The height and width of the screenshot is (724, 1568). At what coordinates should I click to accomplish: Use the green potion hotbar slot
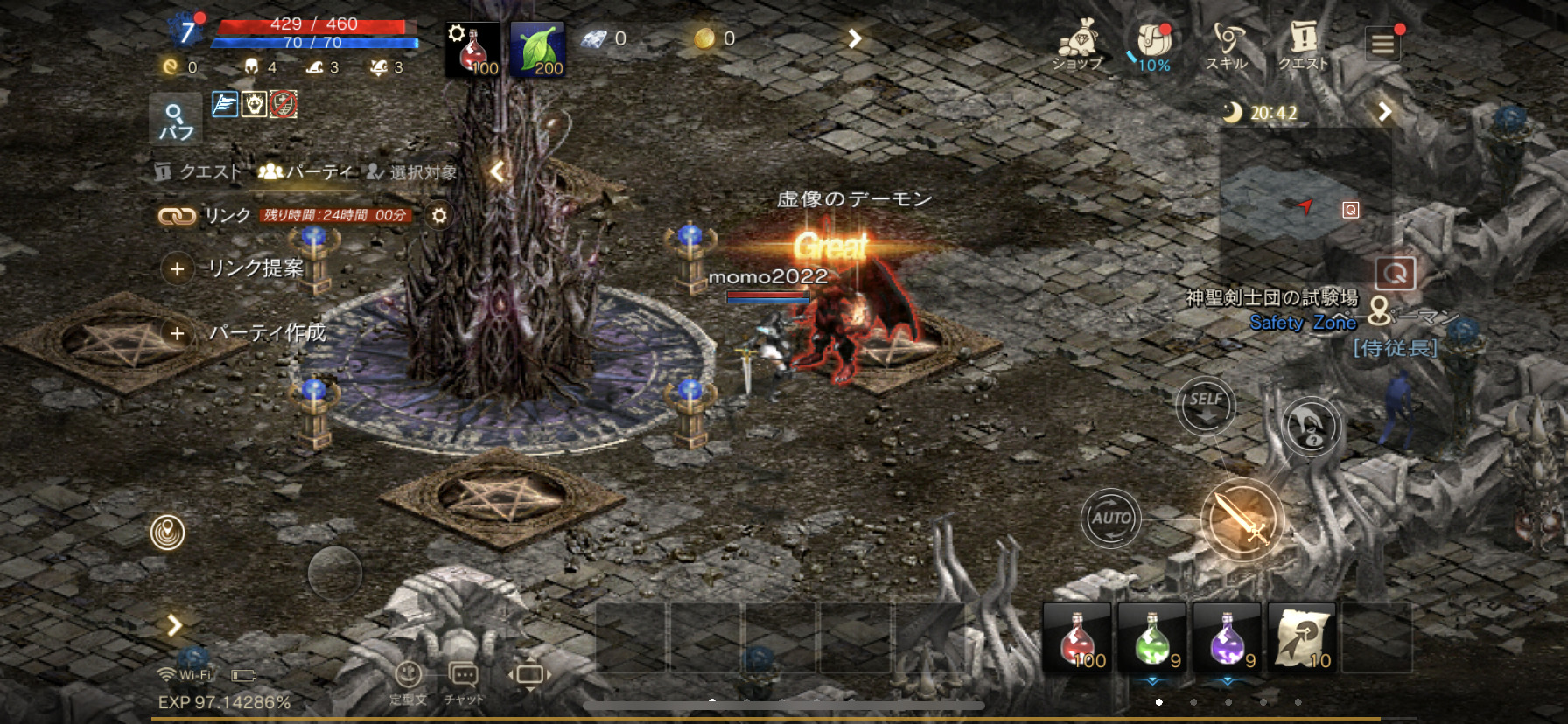[x=1152, y=637]
